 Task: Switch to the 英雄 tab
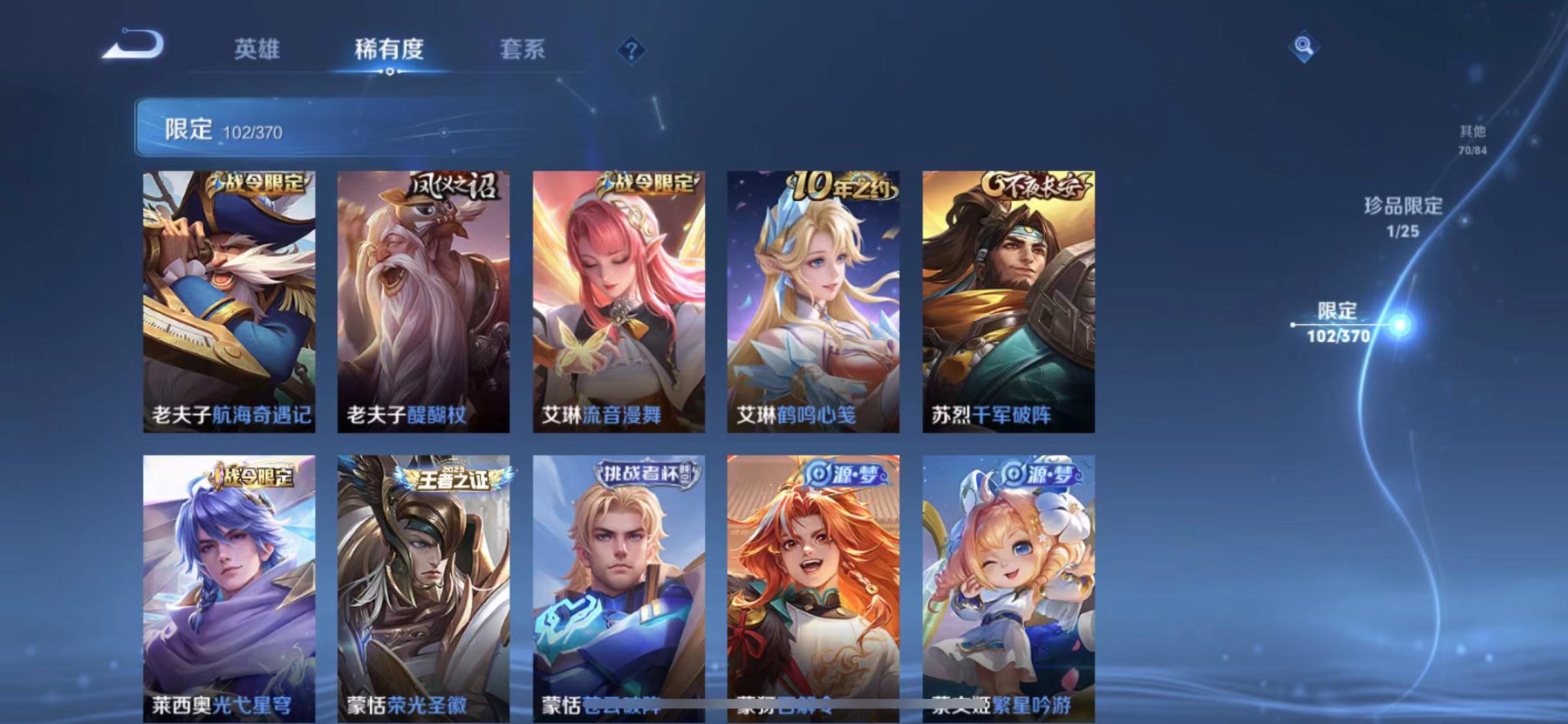pyautogui.click(x=257, y=50)
